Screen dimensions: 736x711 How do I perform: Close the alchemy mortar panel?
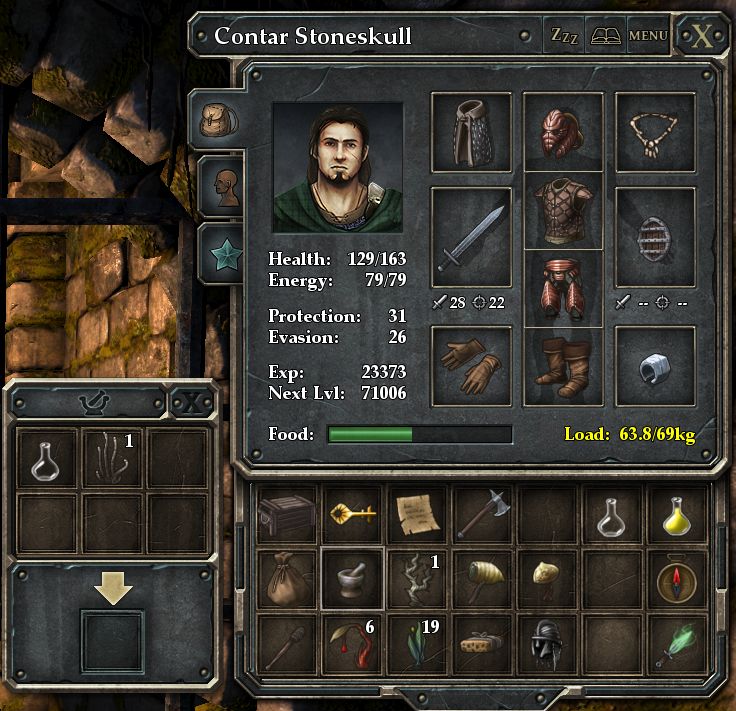190,402
